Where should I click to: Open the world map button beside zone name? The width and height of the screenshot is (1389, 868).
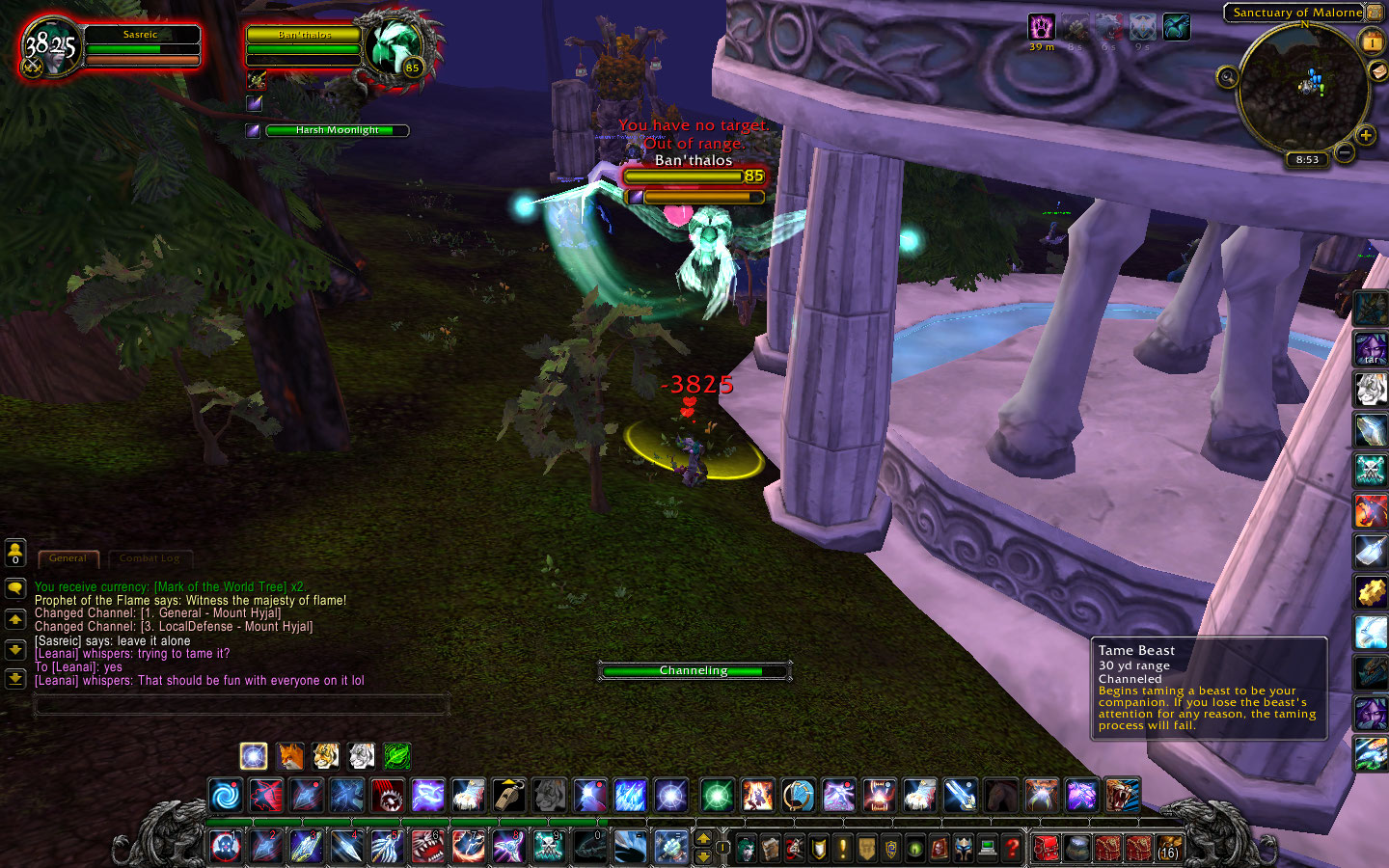click(1375, 13)
